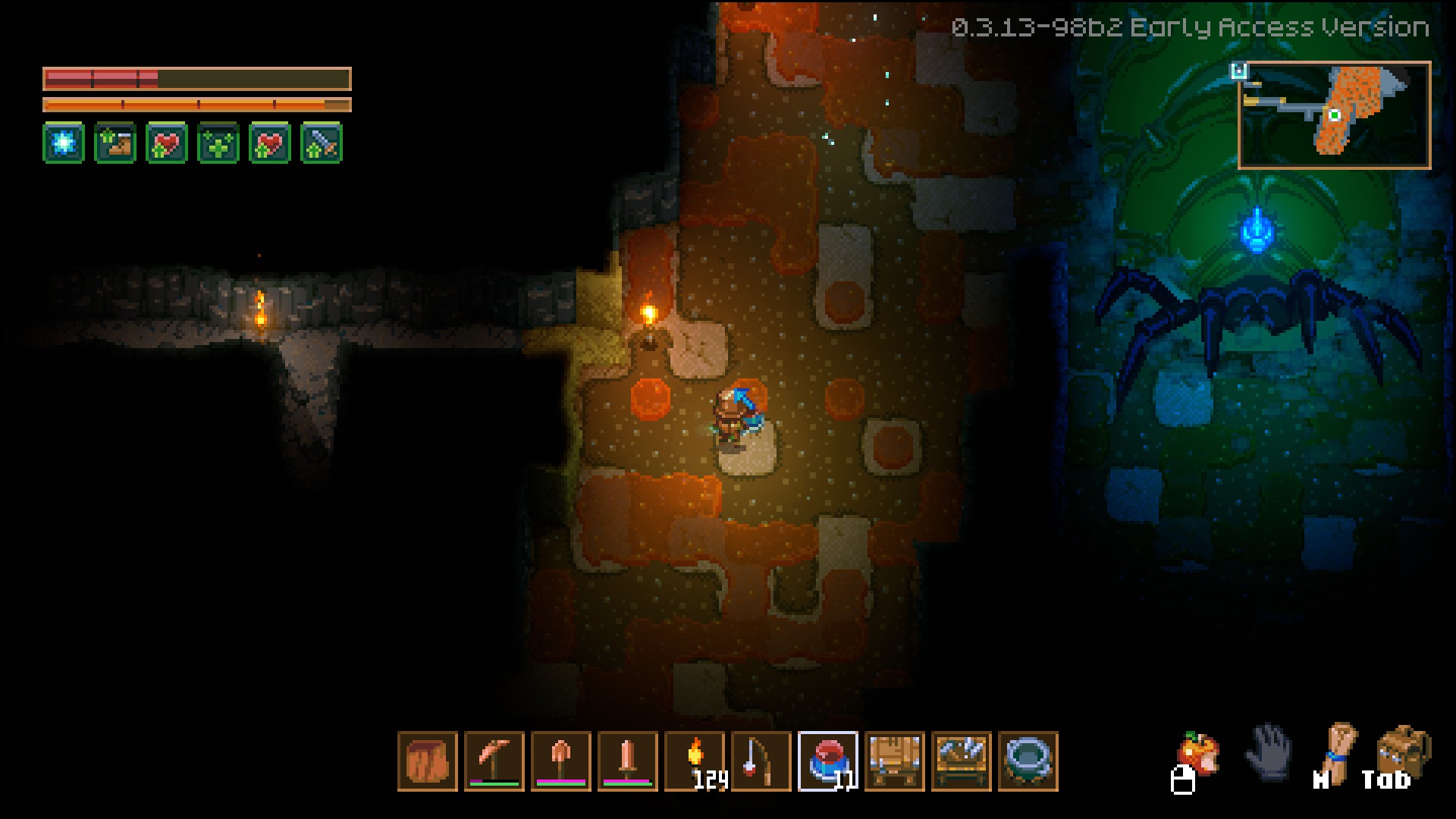Viewport: 1456px width, 819px height.
Task: Click the highlighted red item slot with 11
Action: pos(827,761)
